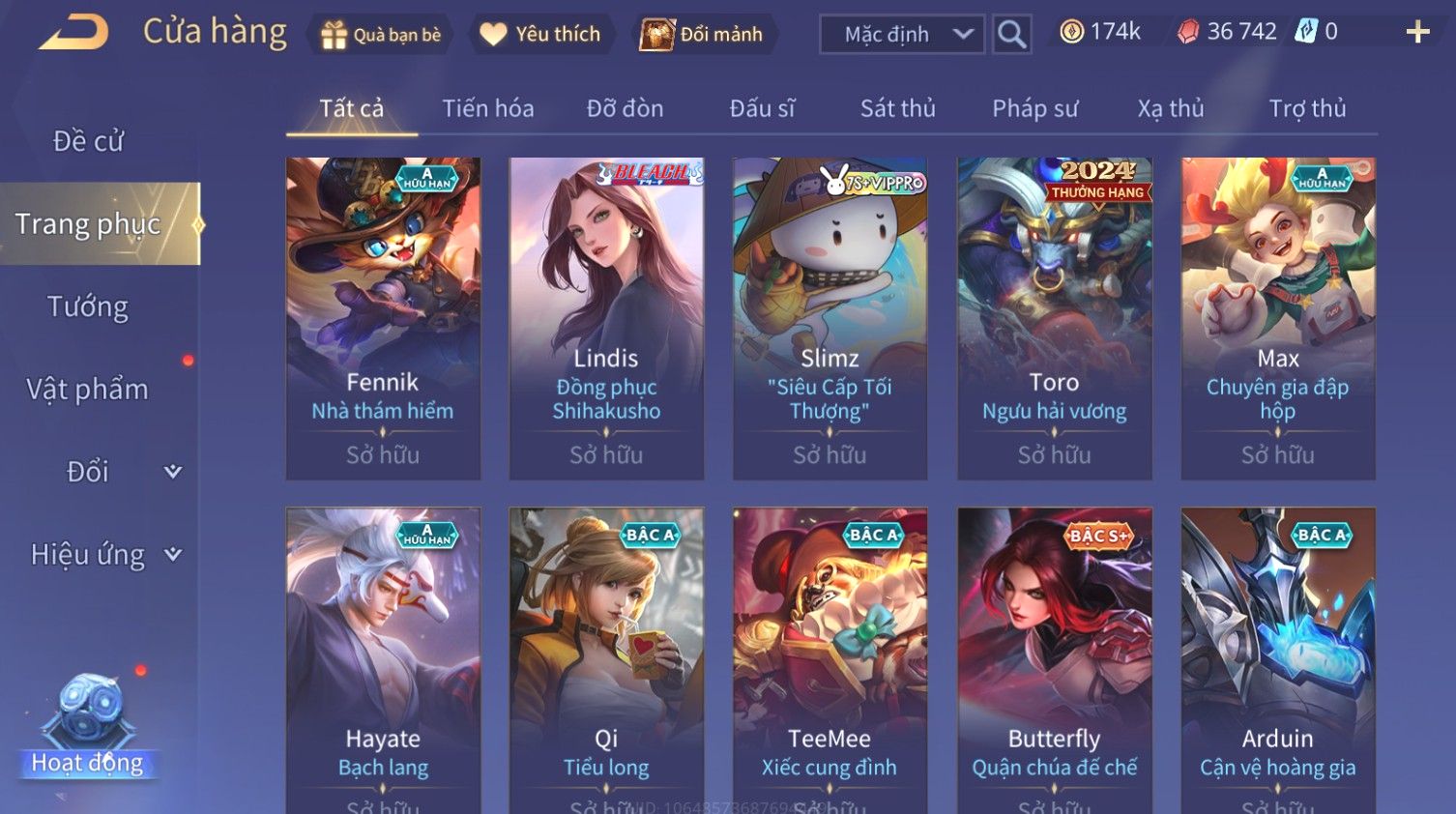1456x814 pixels.
Task: Click the magnifying glass search button
Action: [x=1011, y=35]
